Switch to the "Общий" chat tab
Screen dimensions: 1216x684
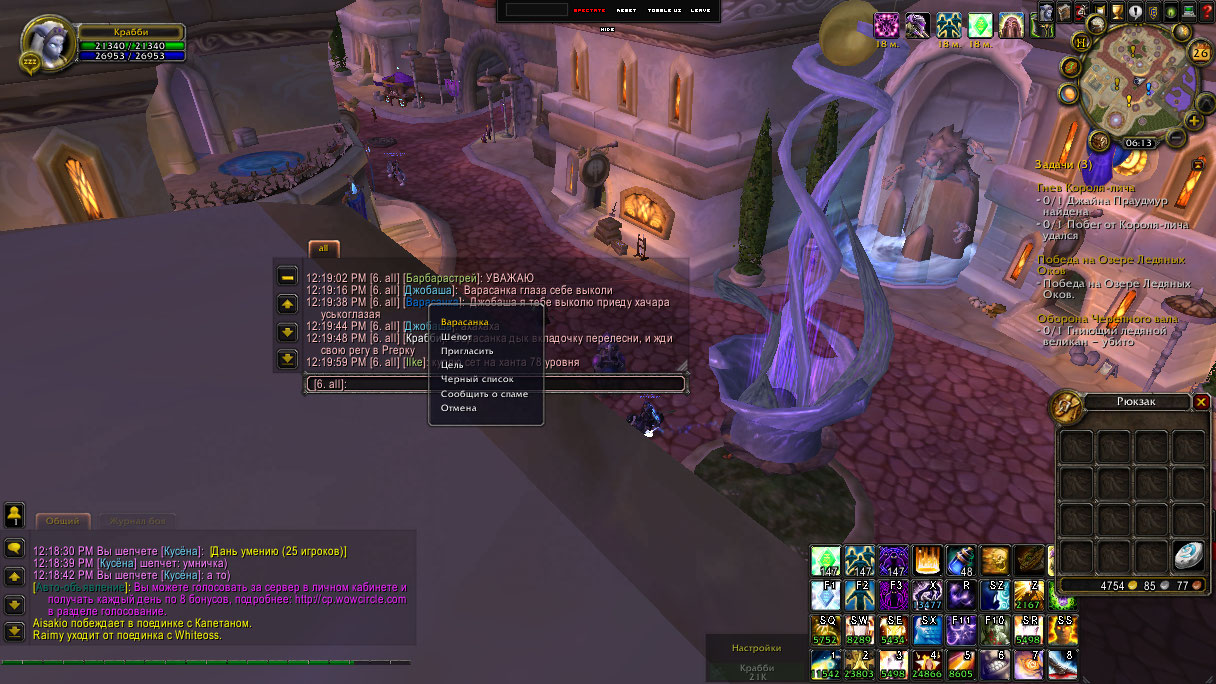(63, 521)
